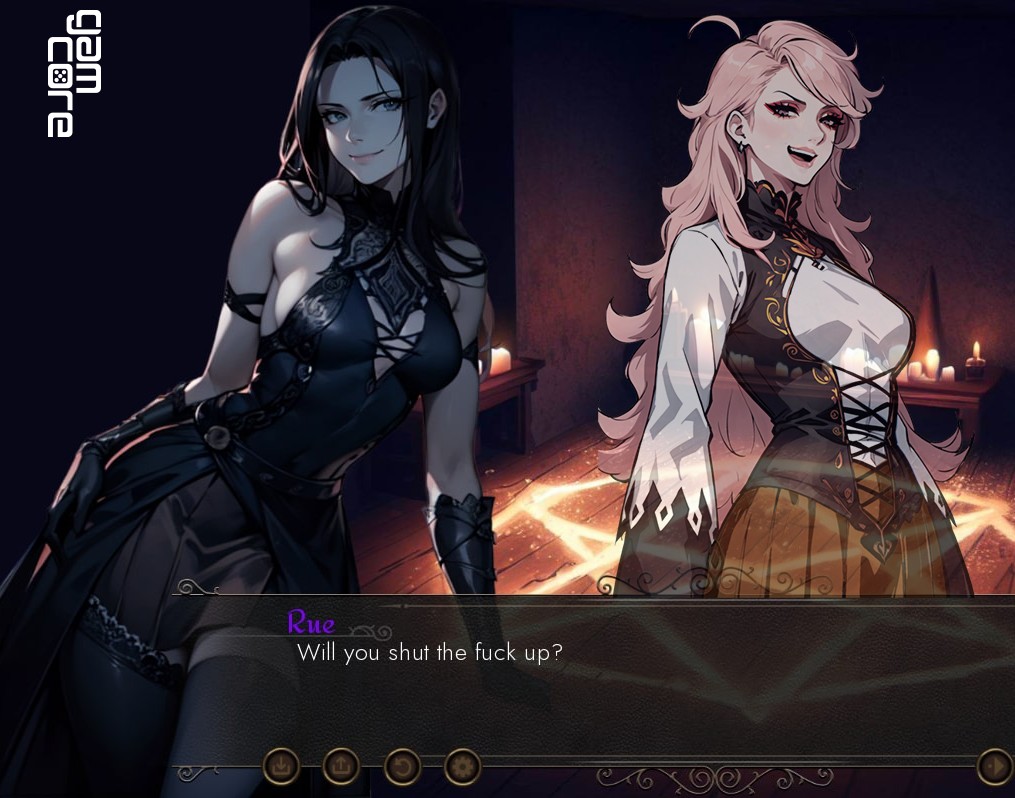The width and height of the screenshot is (1015, 798).
Task: Click the circular arrow rollback button
Action: (402, 767)
